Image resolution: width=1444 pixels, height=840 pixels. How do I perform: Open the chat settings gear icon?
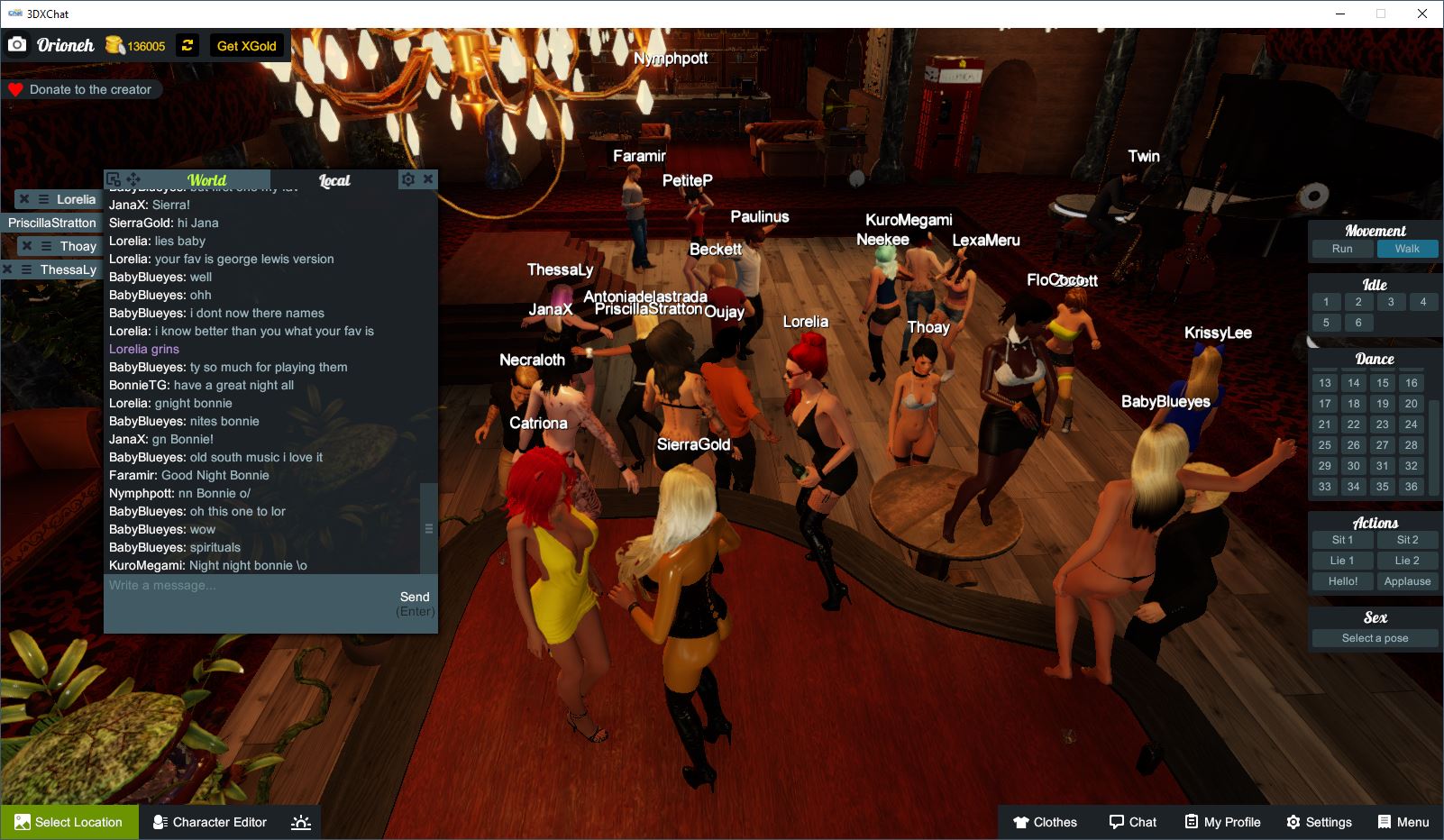(408, 179)
